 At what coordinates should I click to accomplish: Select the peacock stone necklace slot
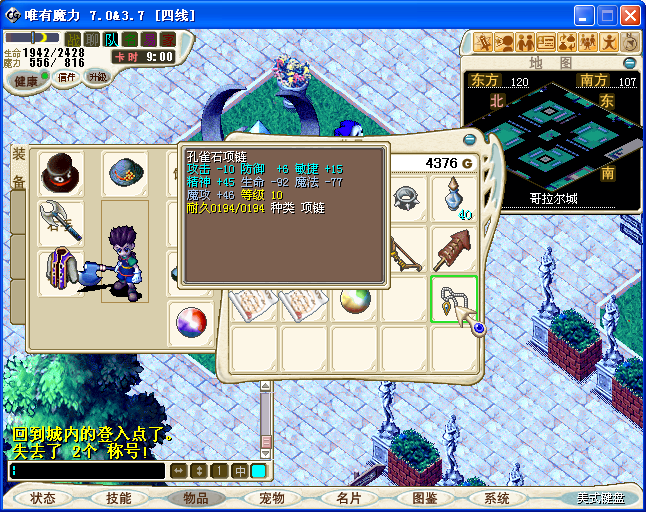pyautogui.click(x=454, y=299)
